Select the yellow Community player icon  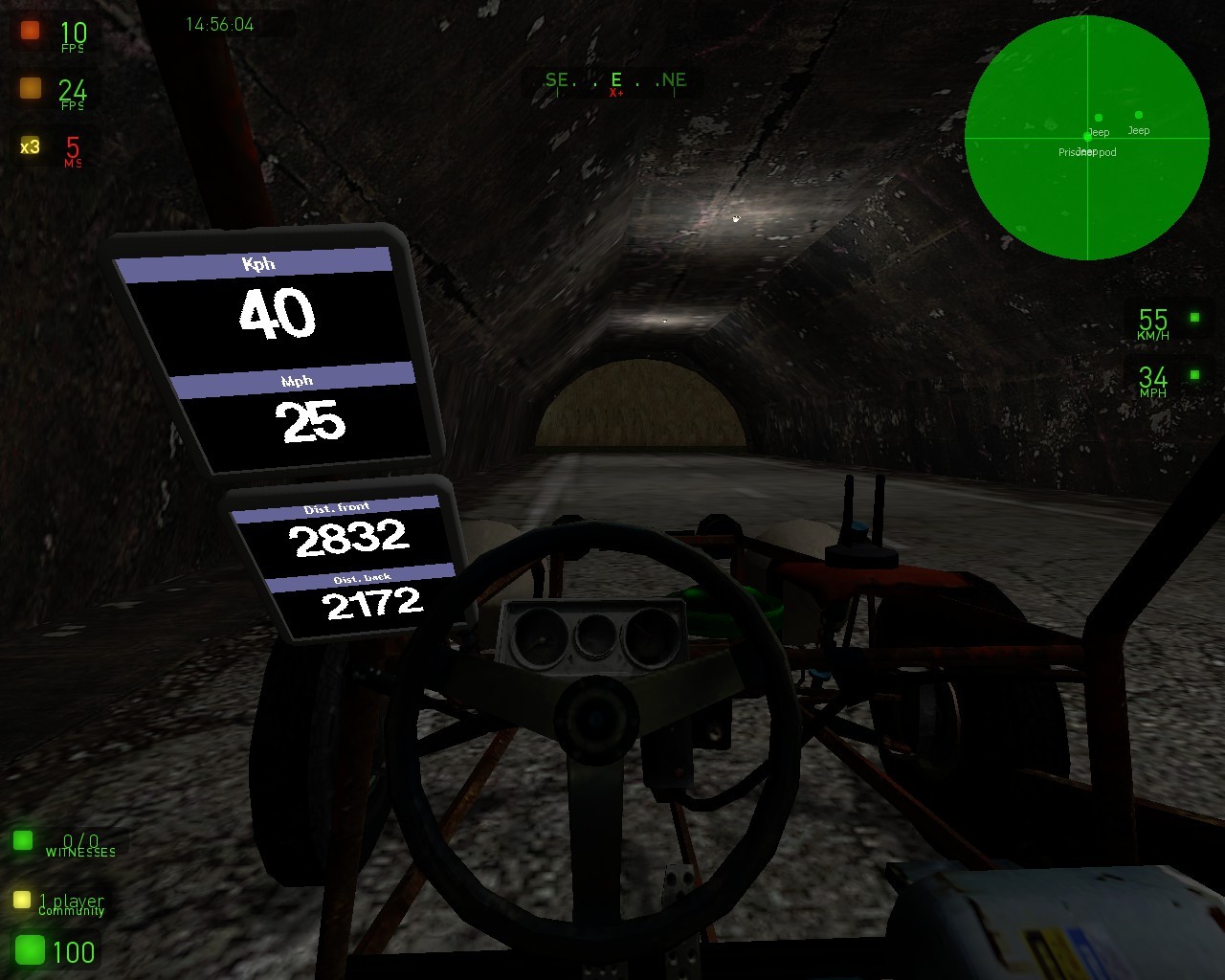[x=22, y=900]
